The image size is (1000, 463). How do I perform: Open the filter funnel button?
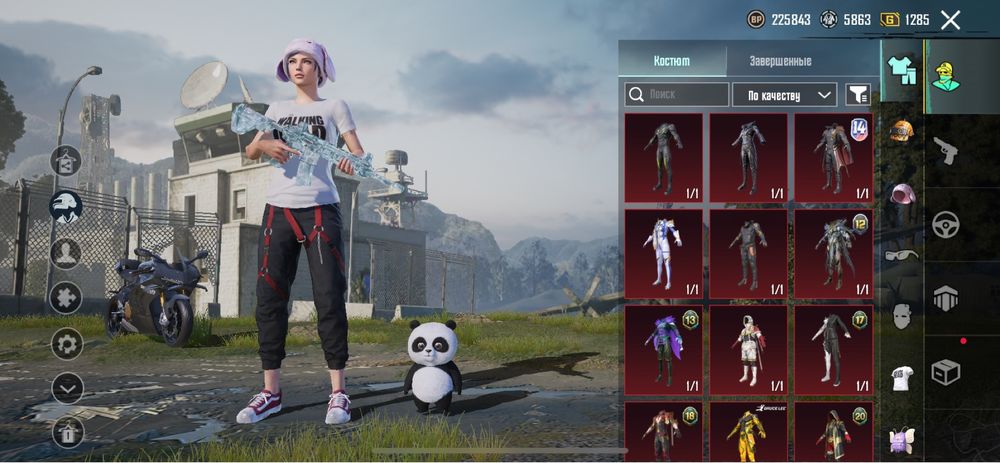click(x=857, y=95)
